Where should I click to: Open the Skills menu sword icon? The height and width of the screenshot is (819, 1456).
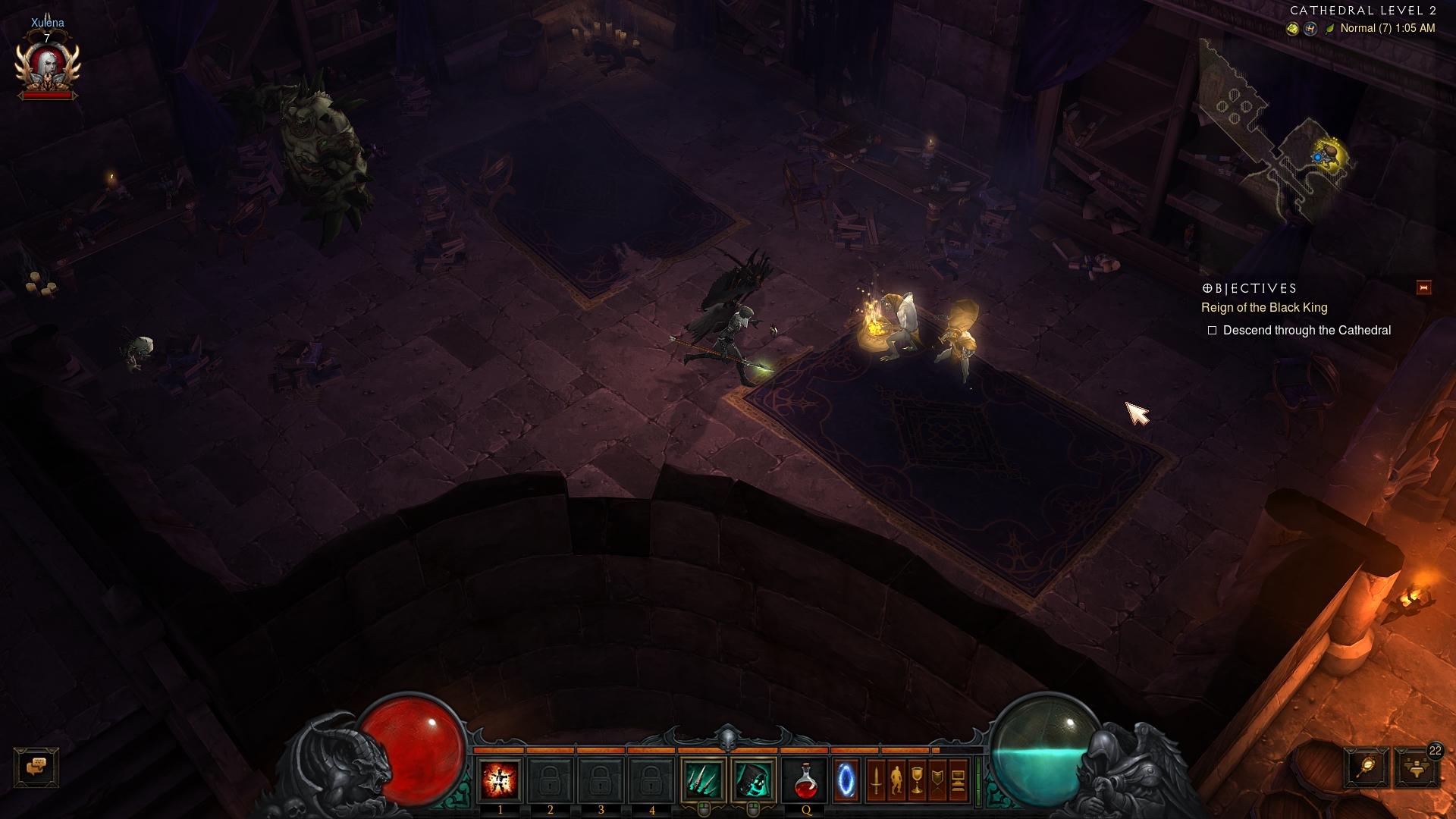(x=876, y=780)
